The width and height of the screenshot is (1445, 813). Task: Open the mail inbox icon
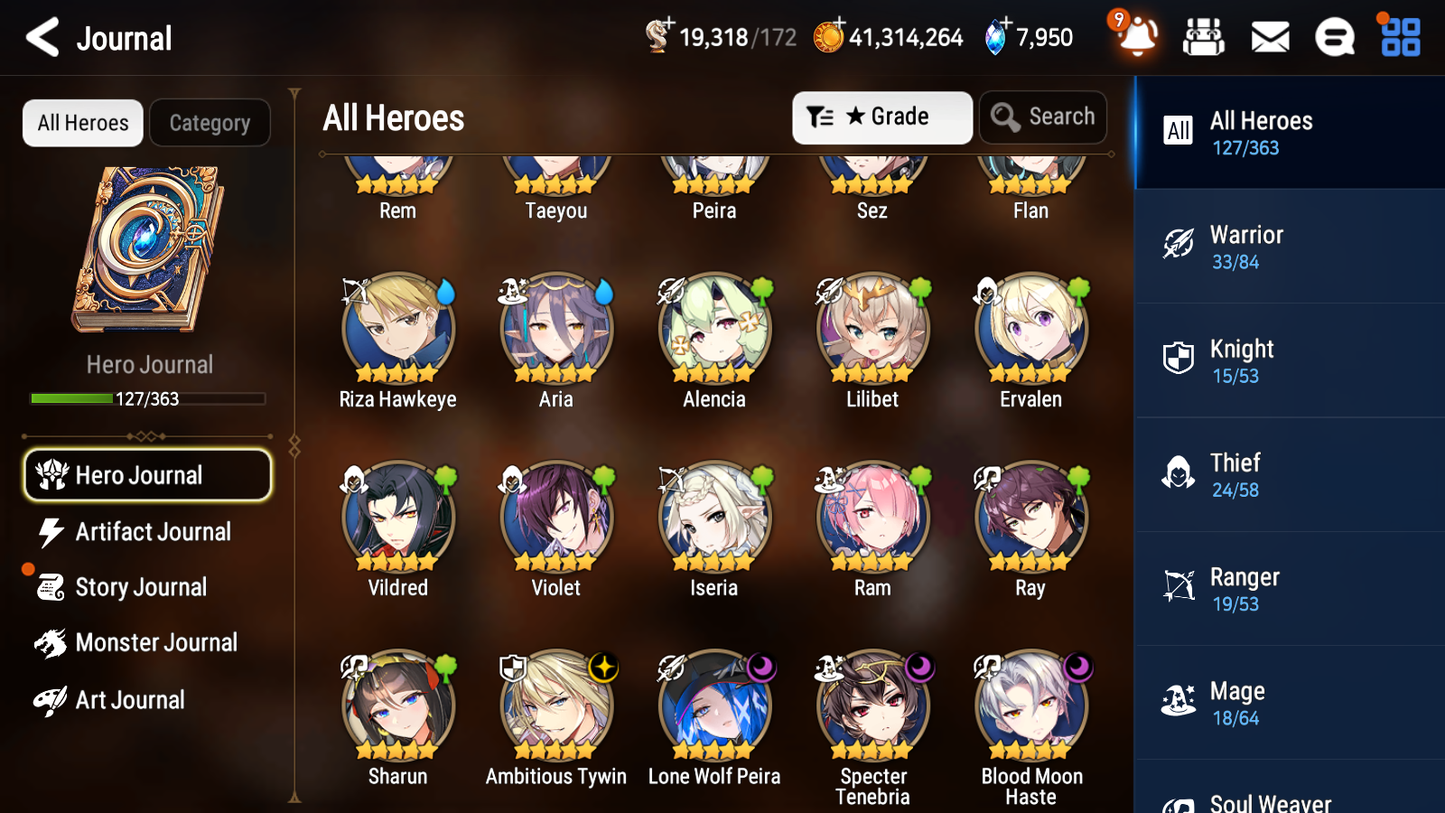[1269, 36]
